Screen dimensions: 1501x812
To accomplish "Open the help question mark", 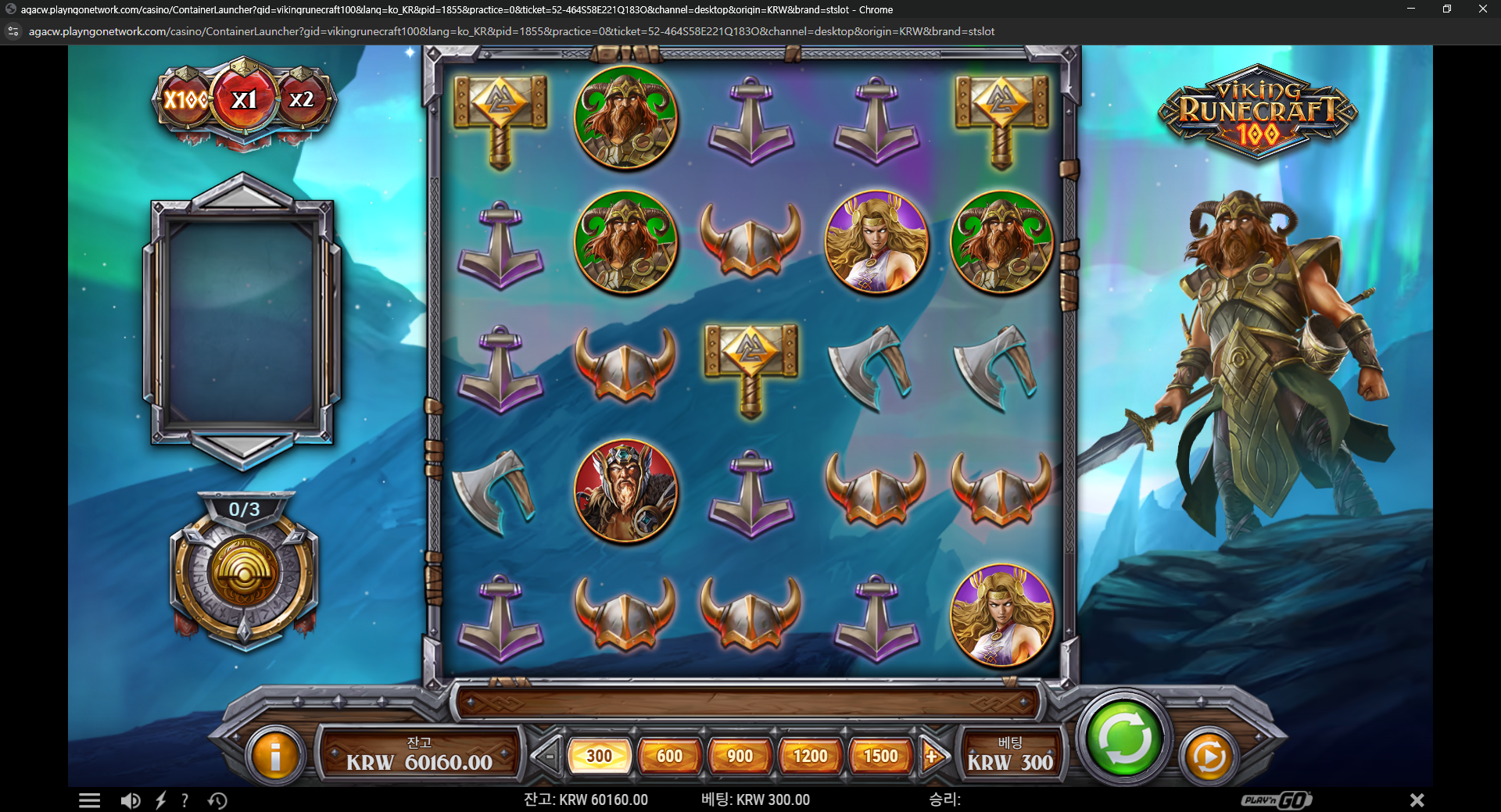I will (184, 800).
